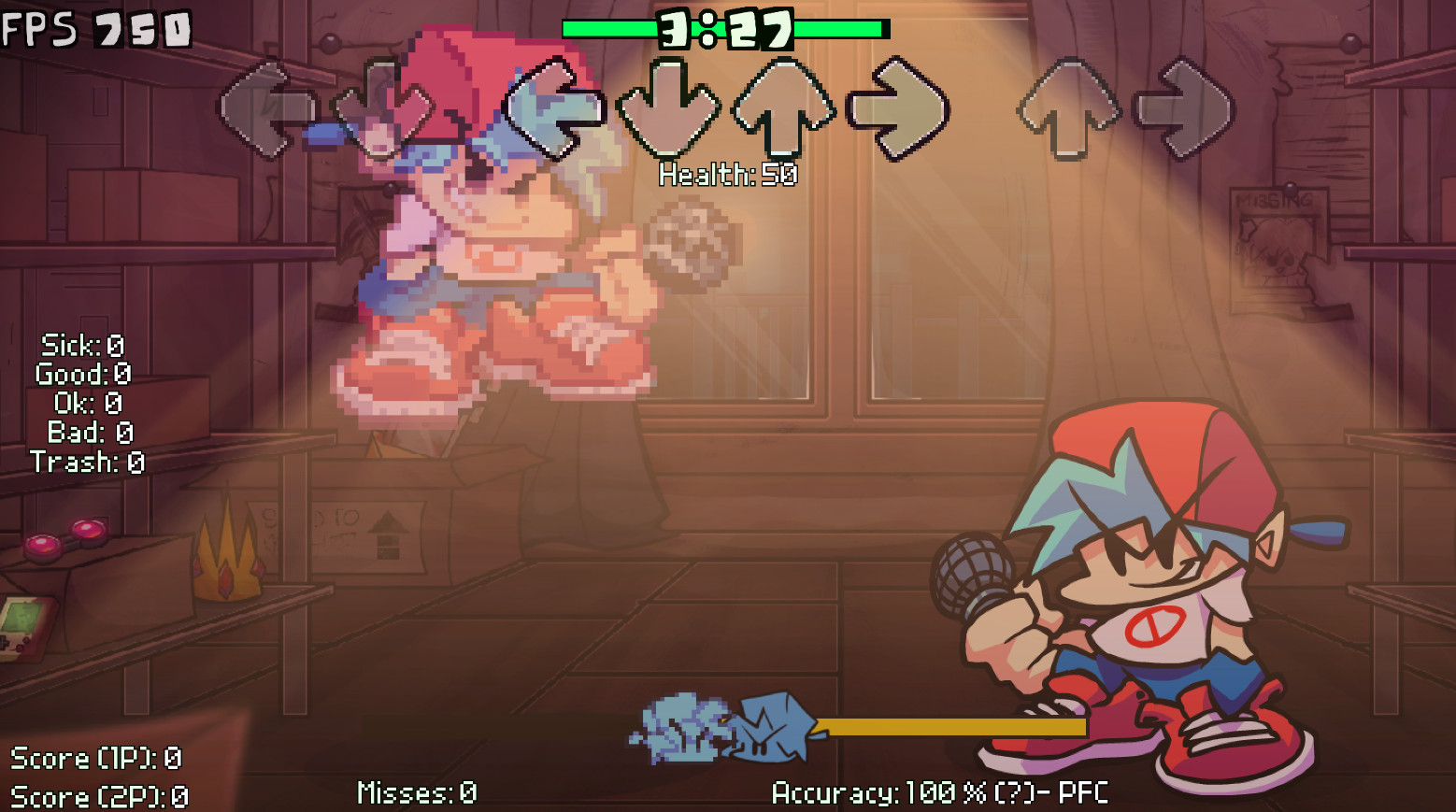This screenshot has height=812, width=1456.
Task: Click the FPS 750 counter
Action: tap(93, 28)
